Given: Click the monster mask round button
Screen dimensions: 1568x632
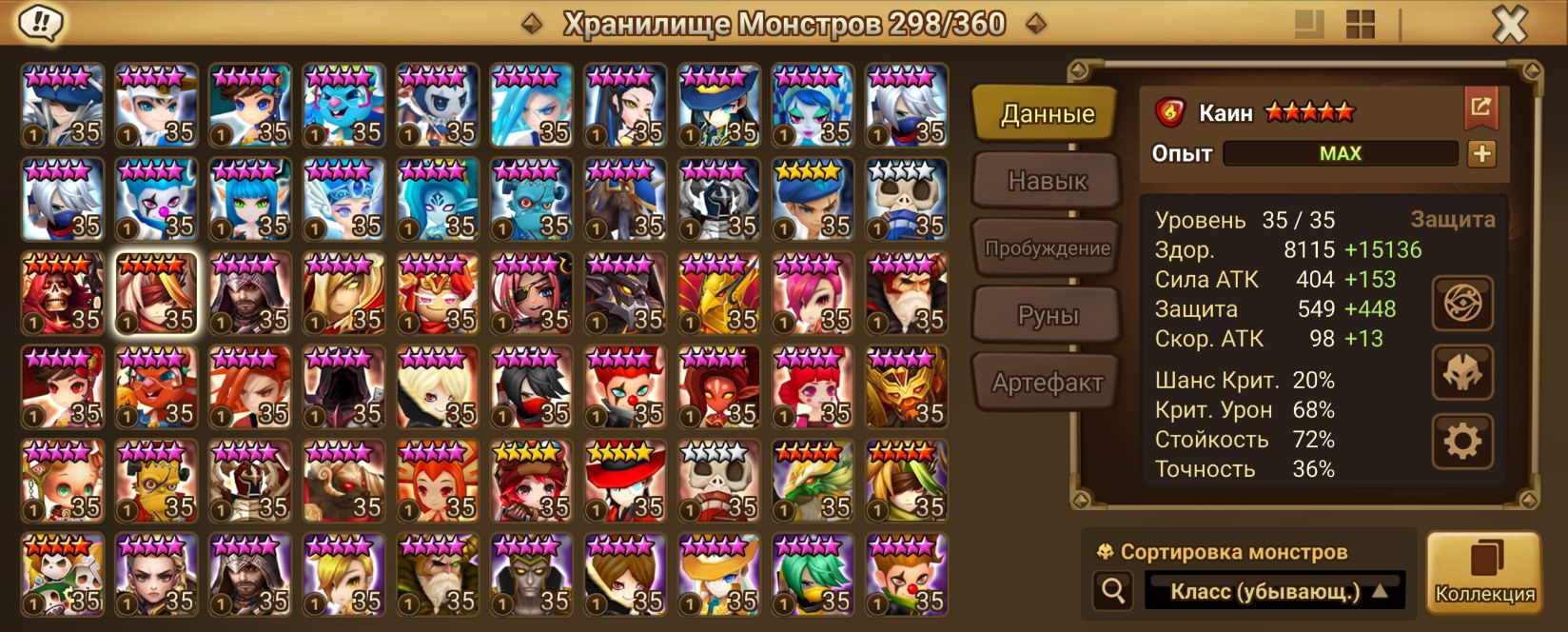Looking at the screenshot, I should (1462, 372).
